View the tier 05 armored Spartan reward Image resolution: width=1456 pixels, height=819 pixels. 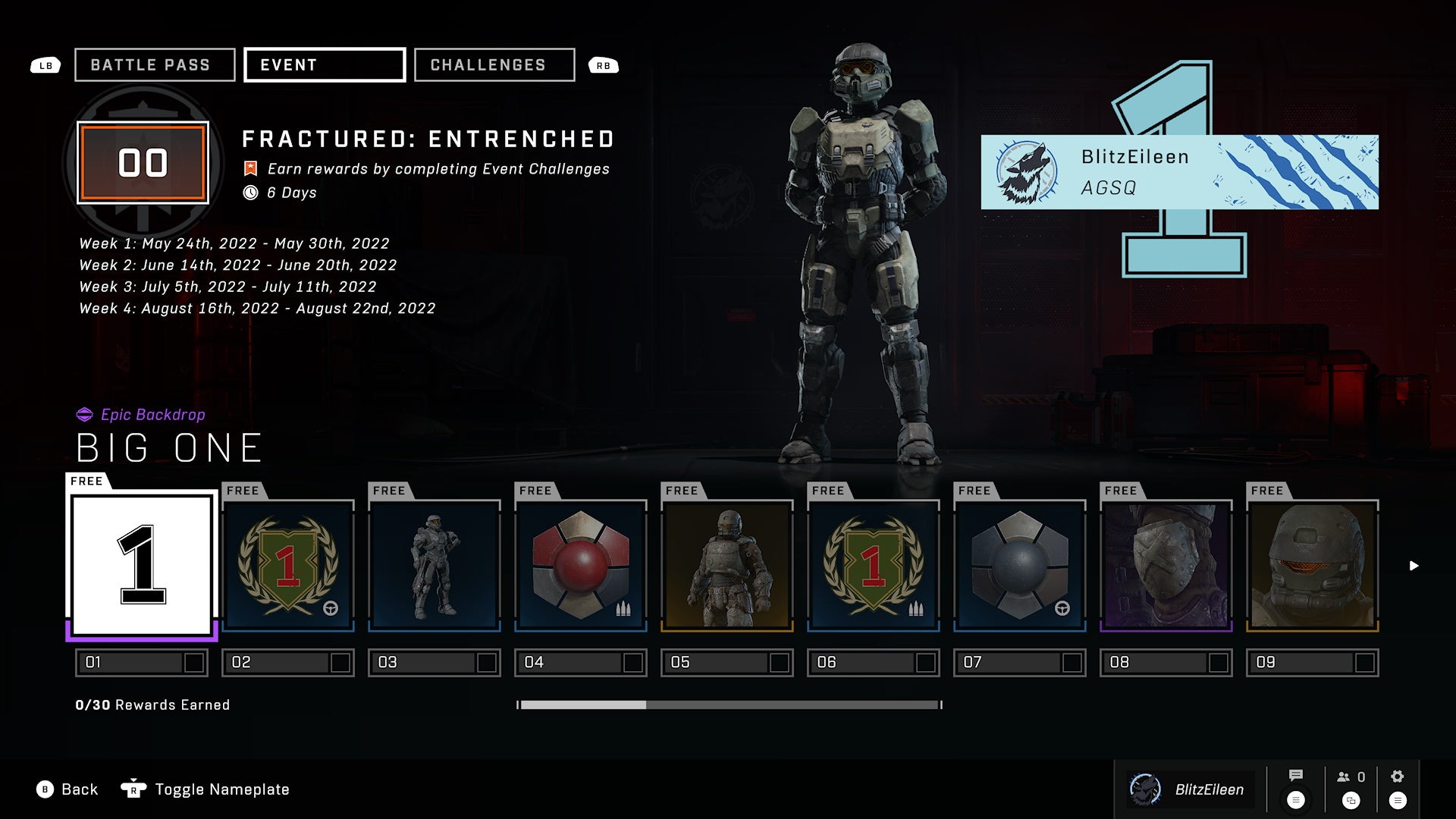[727, 566]
